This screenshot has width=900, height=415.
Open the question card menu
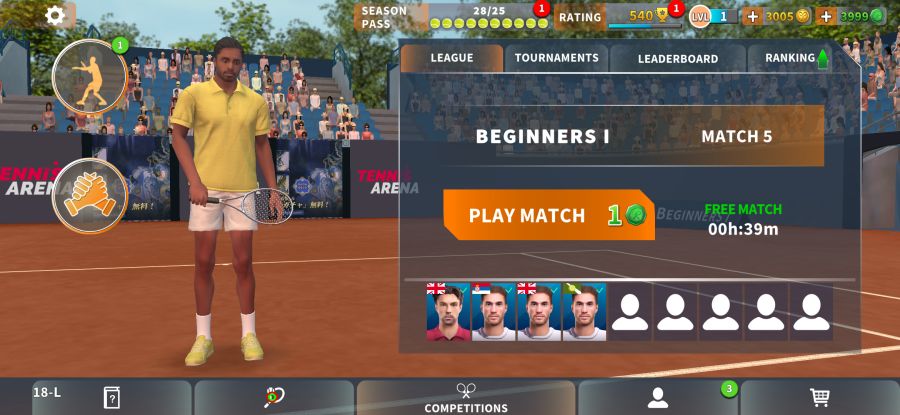pyautogui.click(x=111, y=397)
